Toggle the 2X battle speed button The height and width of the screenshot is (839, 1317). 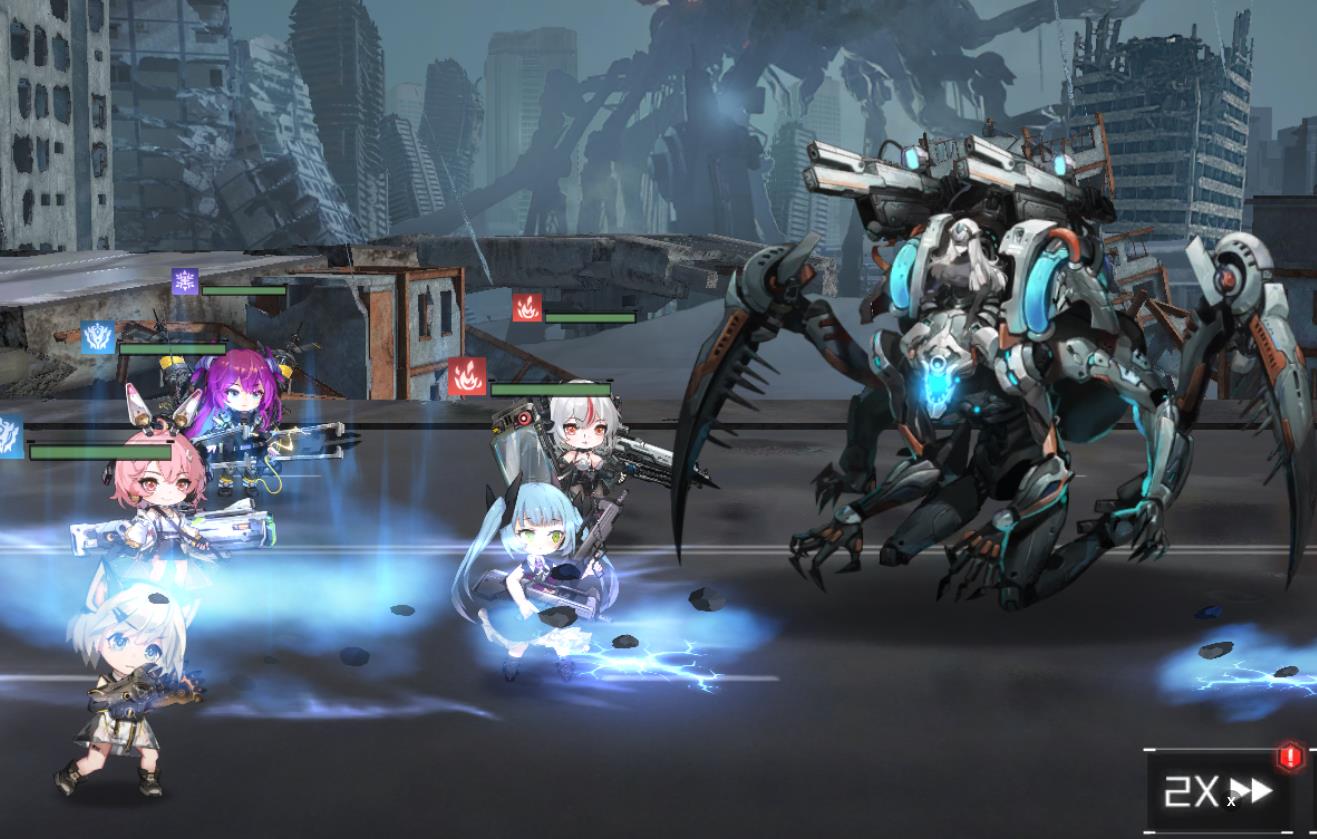pos(1219,791)
